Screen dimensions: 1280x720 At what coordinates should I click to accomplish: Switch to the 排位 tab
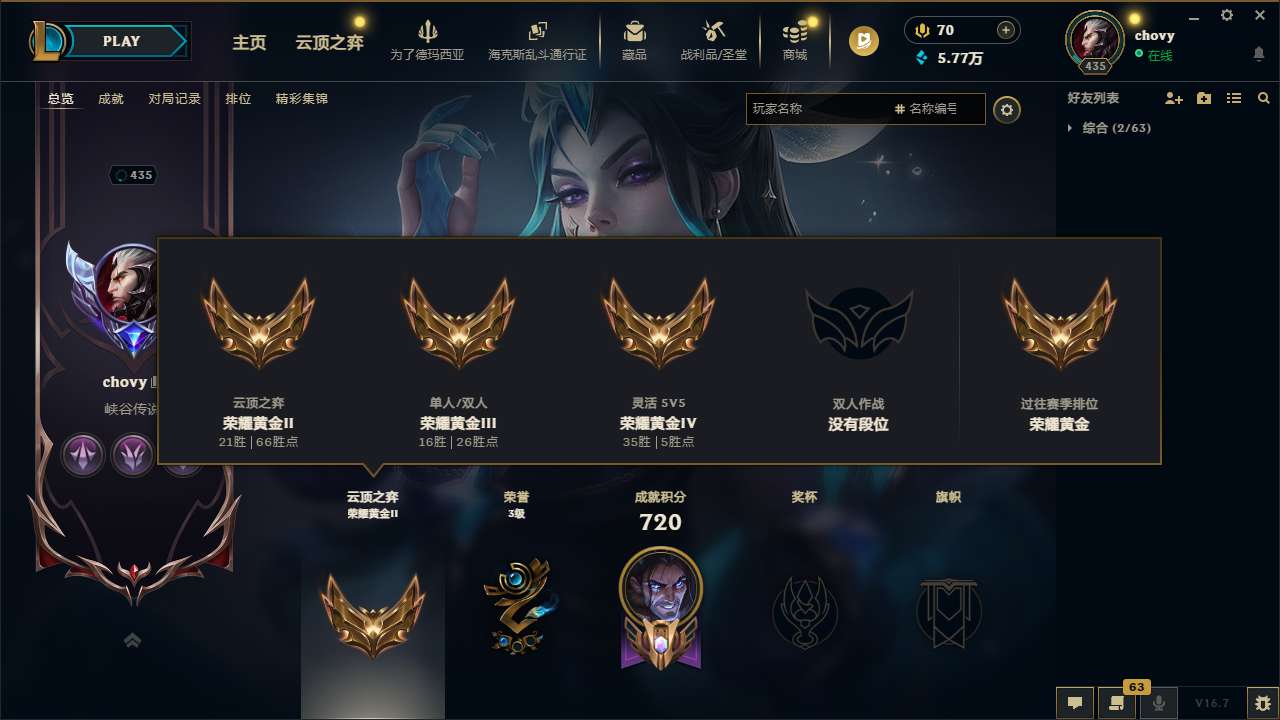pos(239,98)
